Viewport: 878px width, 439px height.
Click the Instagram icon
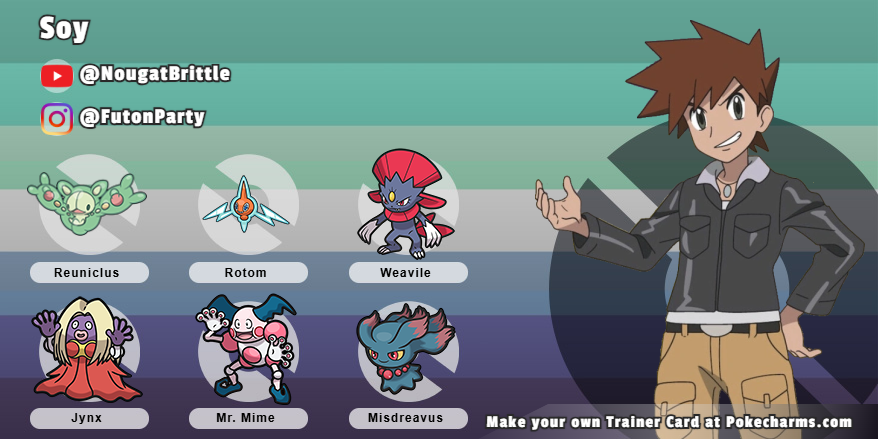(57, 118)
